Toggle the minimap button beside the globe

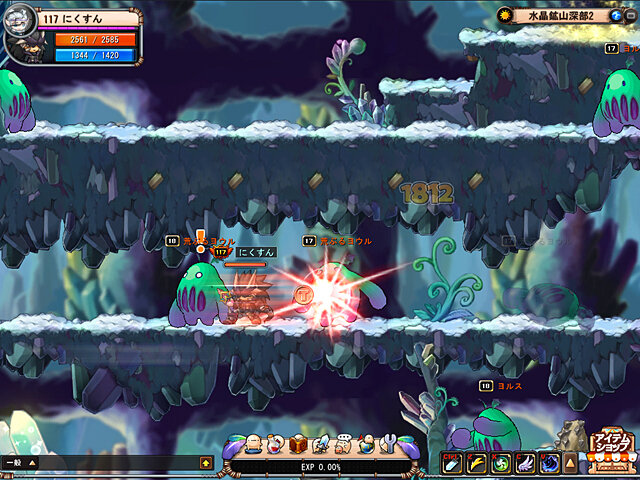[631, 17]
